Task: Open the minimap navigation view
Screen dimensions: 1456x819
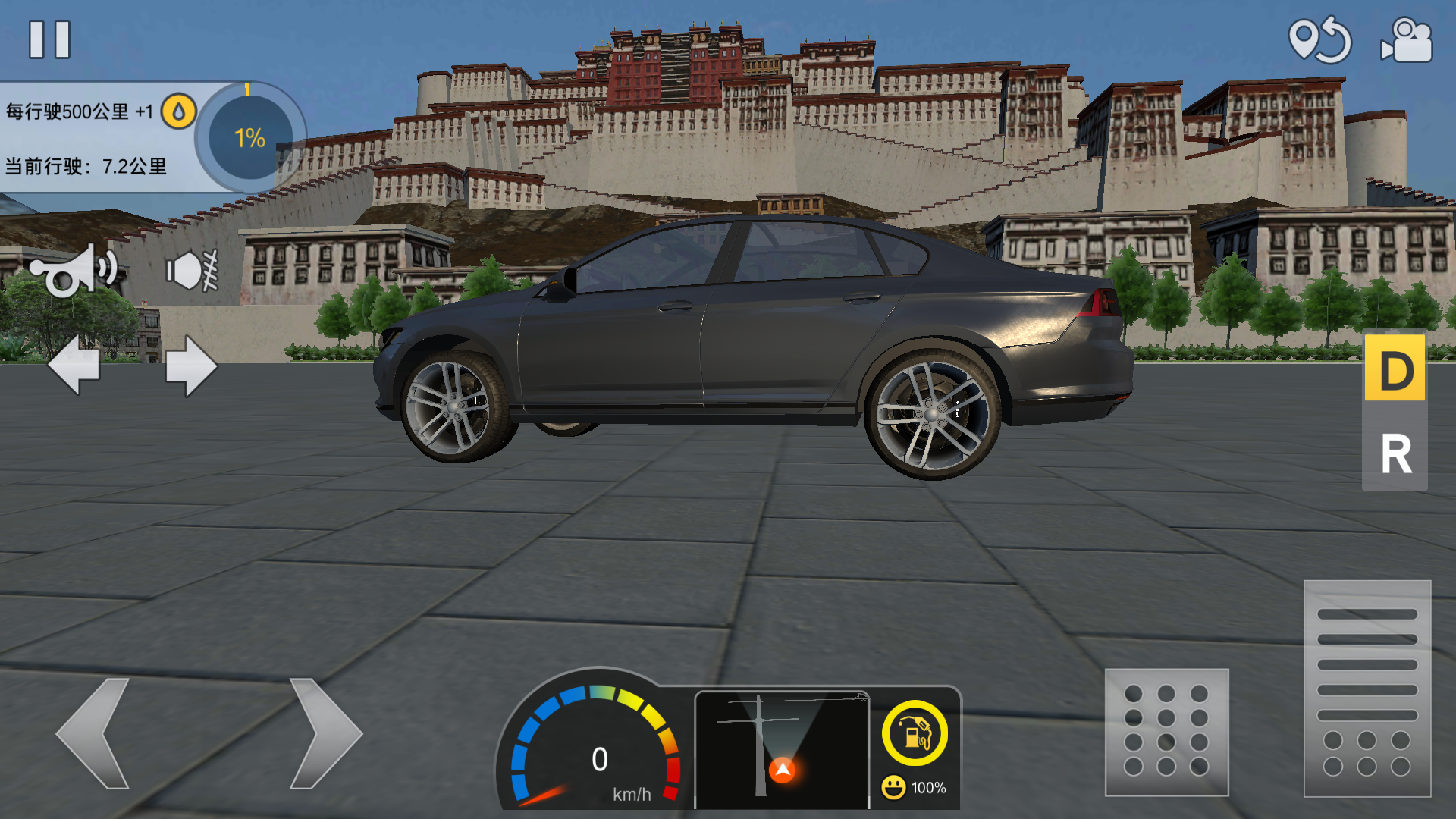Action: pos(782,748)
